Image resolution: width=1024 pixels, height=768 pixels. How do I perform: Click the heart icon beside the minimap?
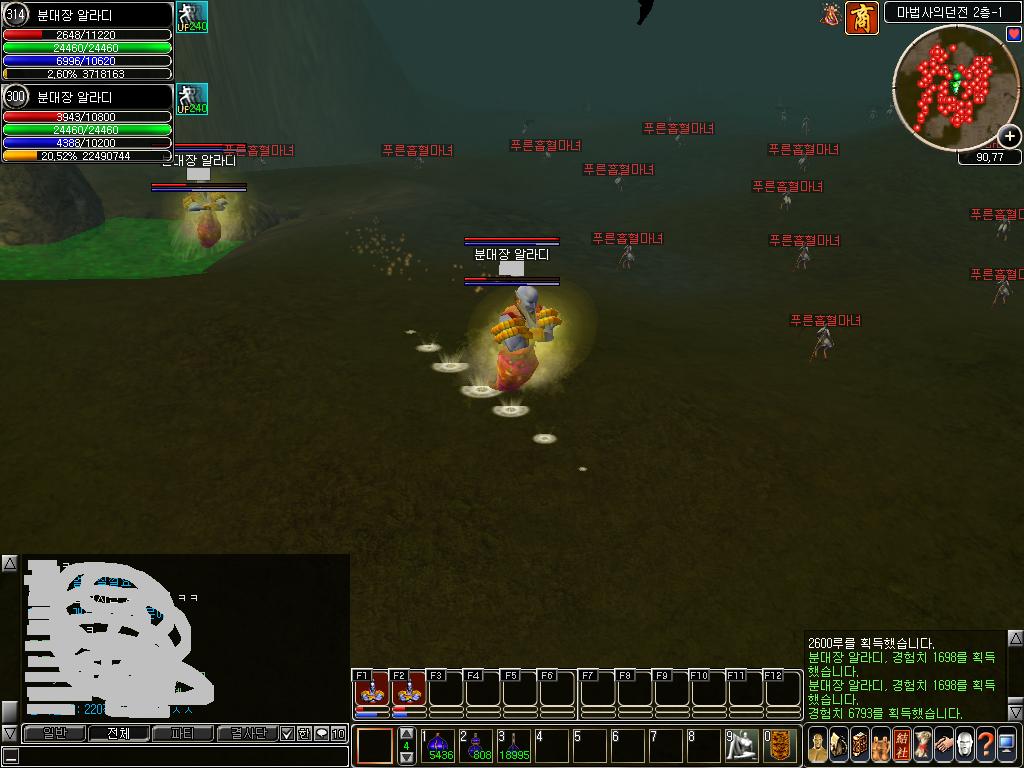1013,35
